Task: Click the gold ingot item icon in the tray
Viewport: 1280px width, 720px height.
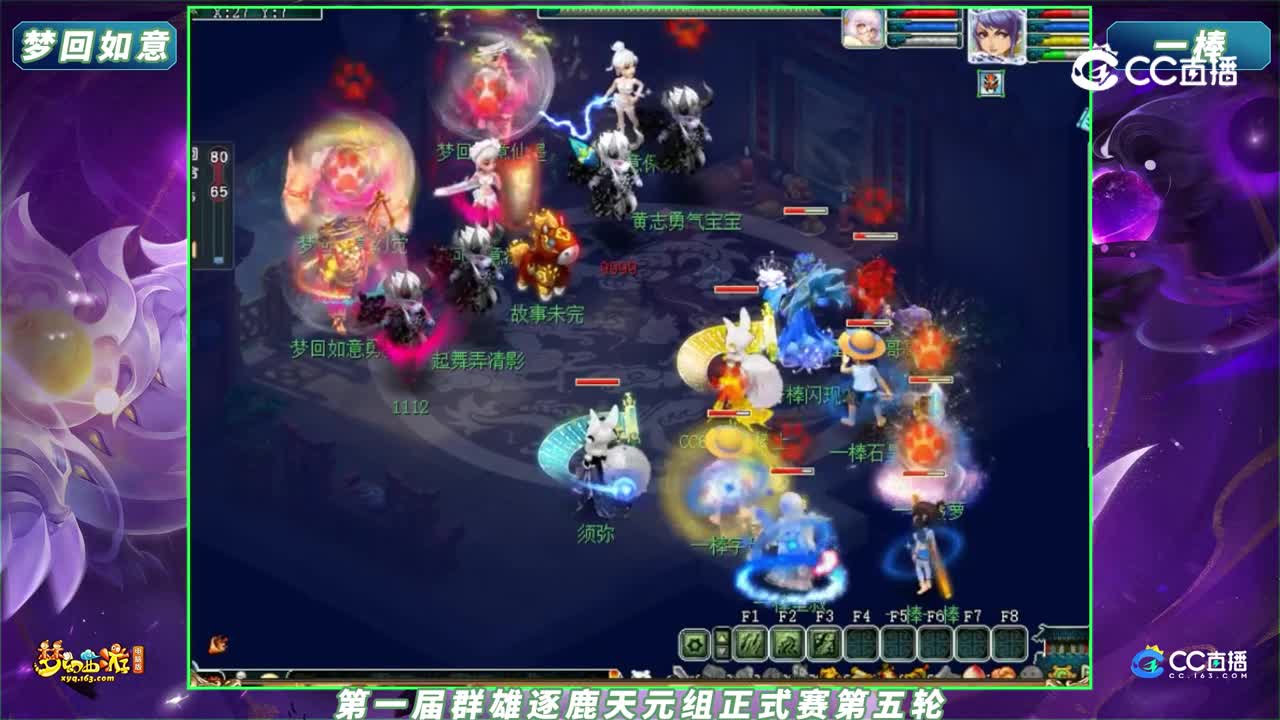Action: pos(859,674)
